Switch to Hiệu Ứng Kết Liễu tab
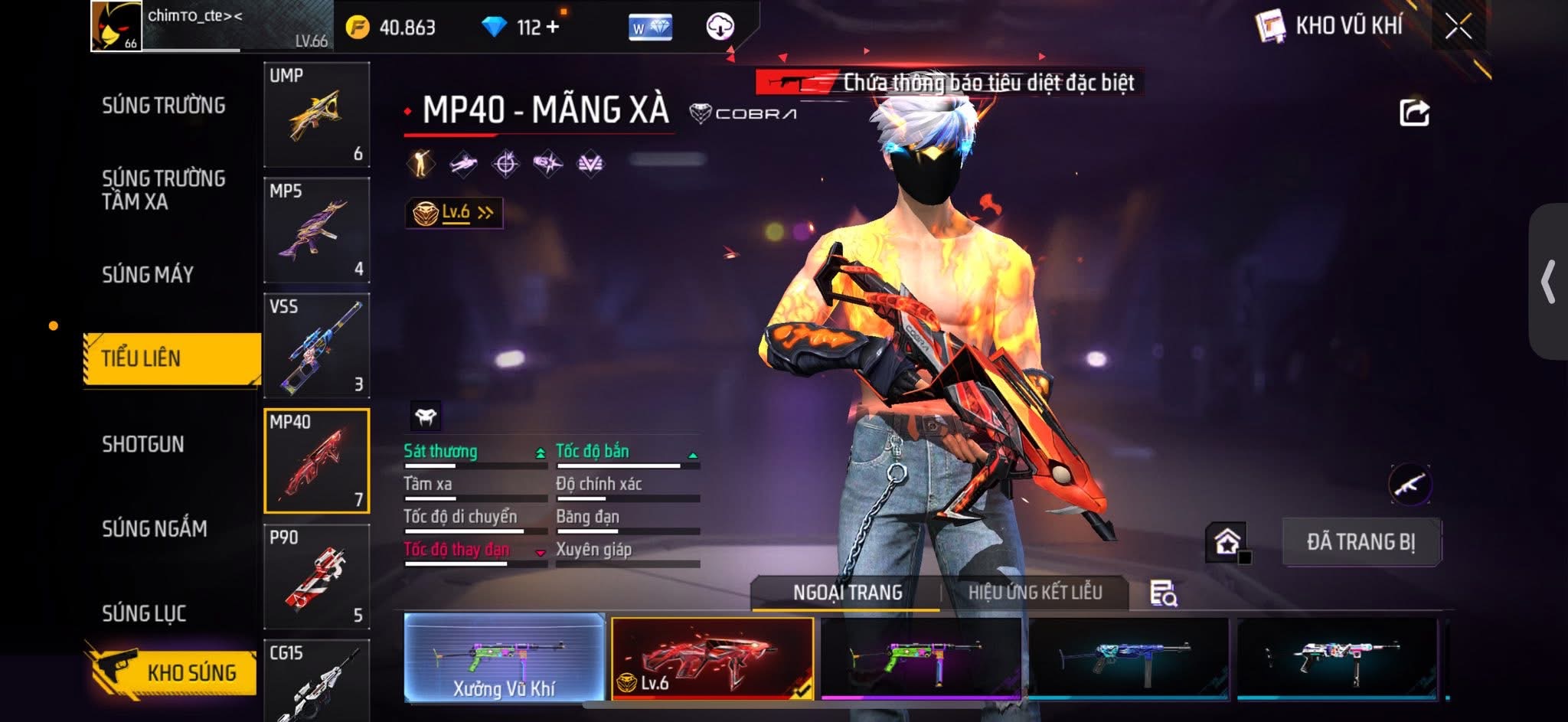The width and height of the screenshot is (1568, 722). pyautogui.click(x=1034, y=593)
